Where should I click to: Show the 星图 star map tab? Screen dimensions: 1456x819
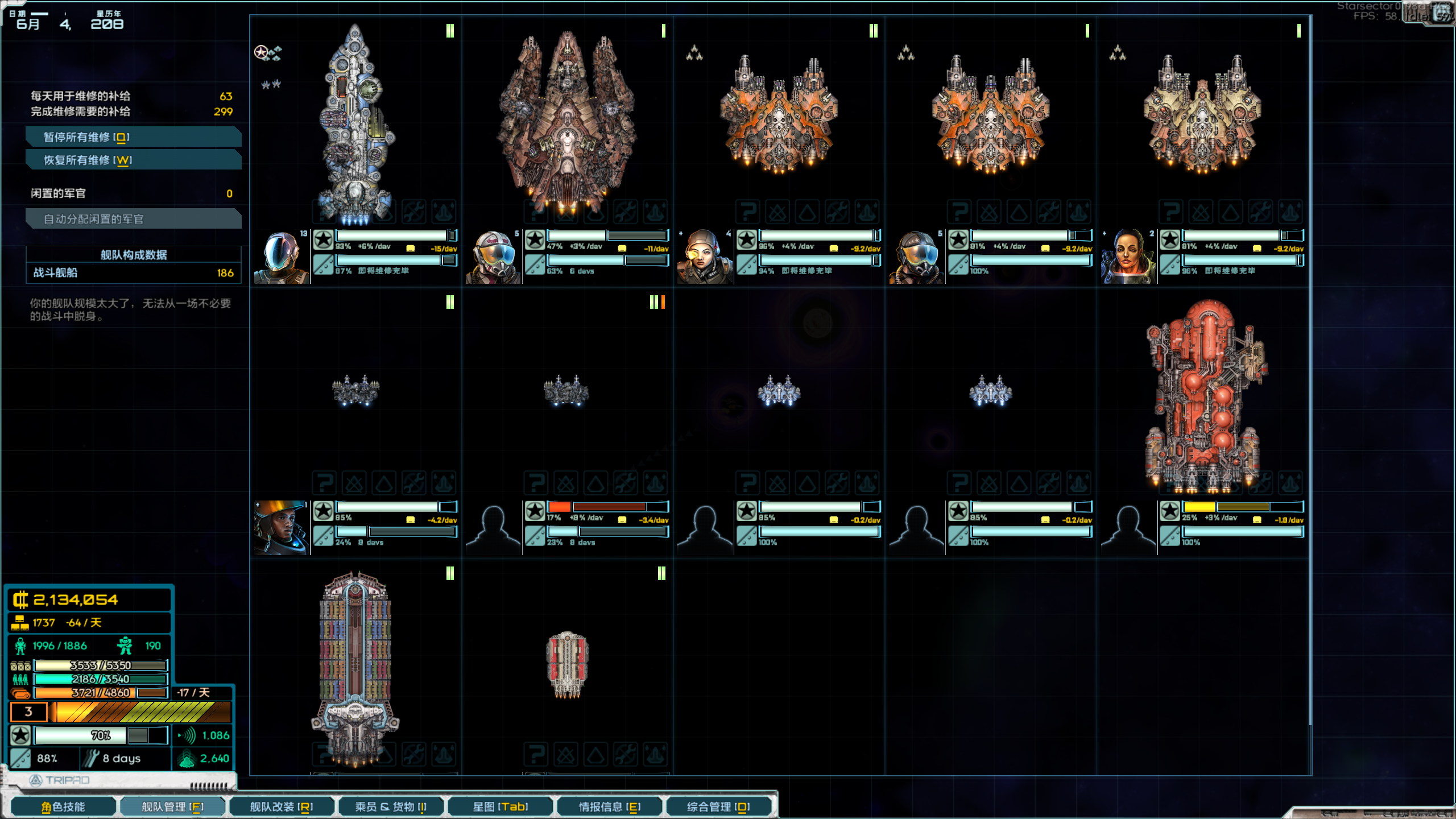point(500,806)
